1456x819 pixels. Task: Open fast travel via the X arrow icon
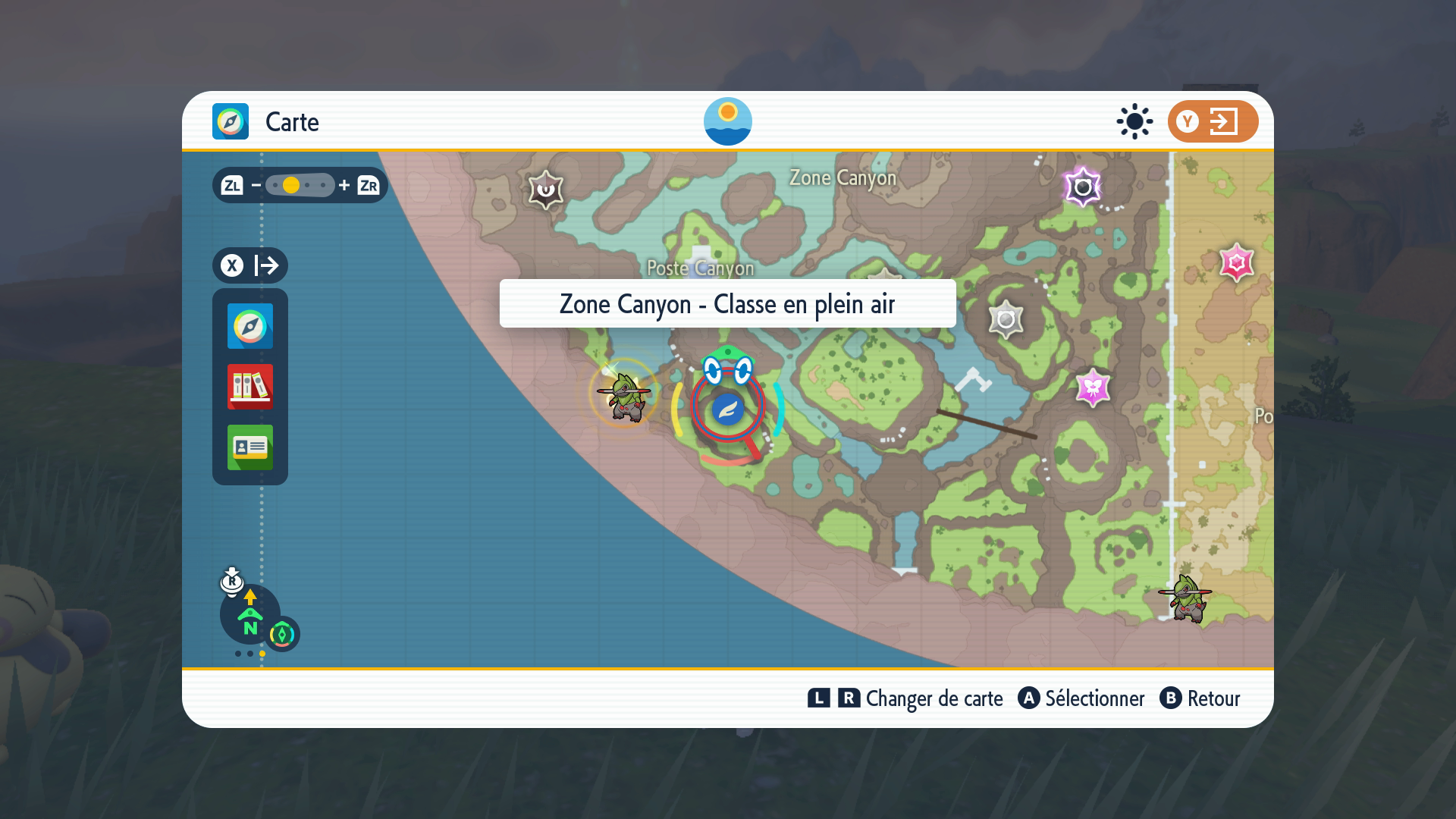[x=249, y=265]
